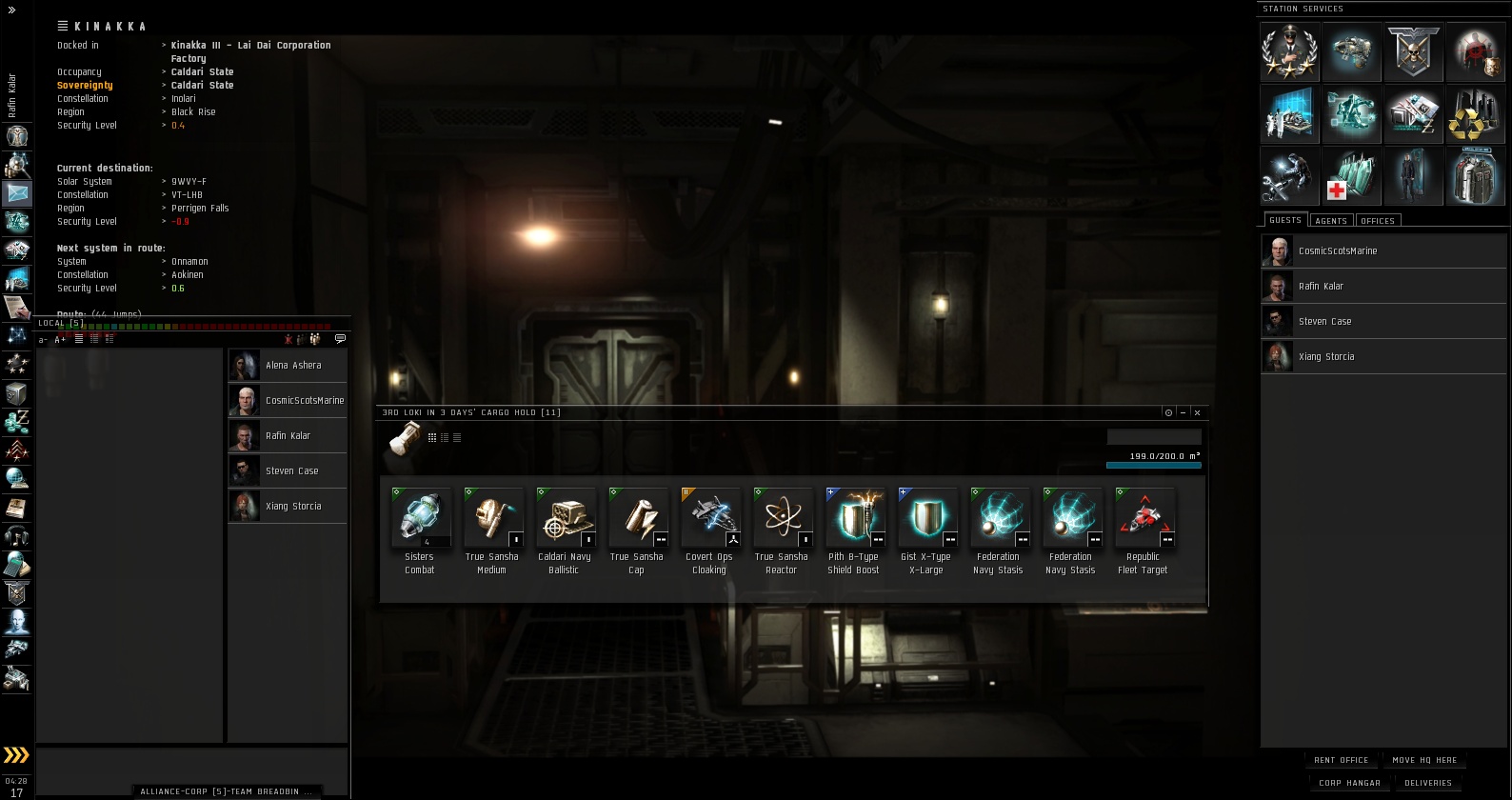Open the medical clone service icon
This screenshot has height=800, width=1512.
pos(1351,176)
